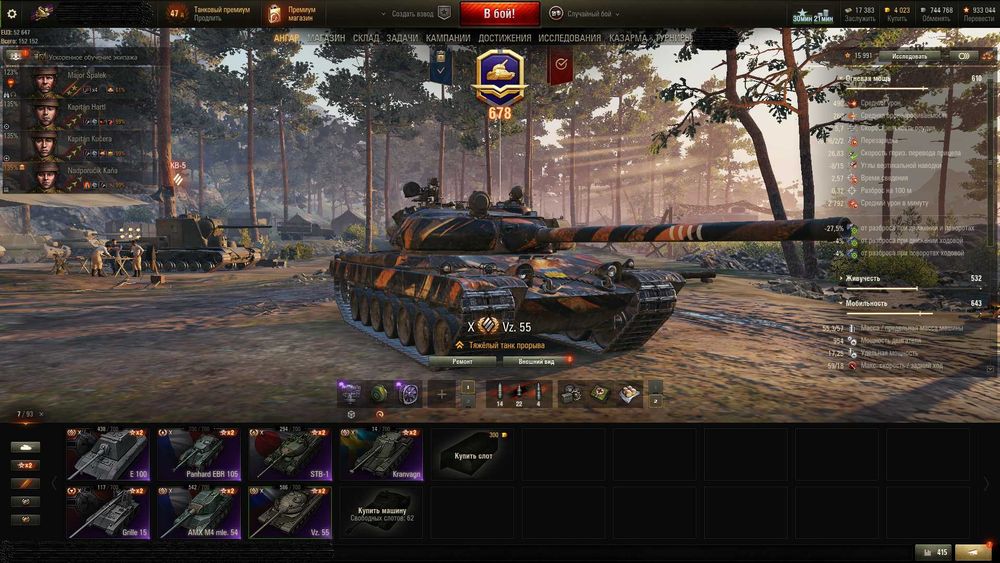Go to the ЗАДАЧИ tab
Screen dimensions: 1000x563
(x=402, y=38)
